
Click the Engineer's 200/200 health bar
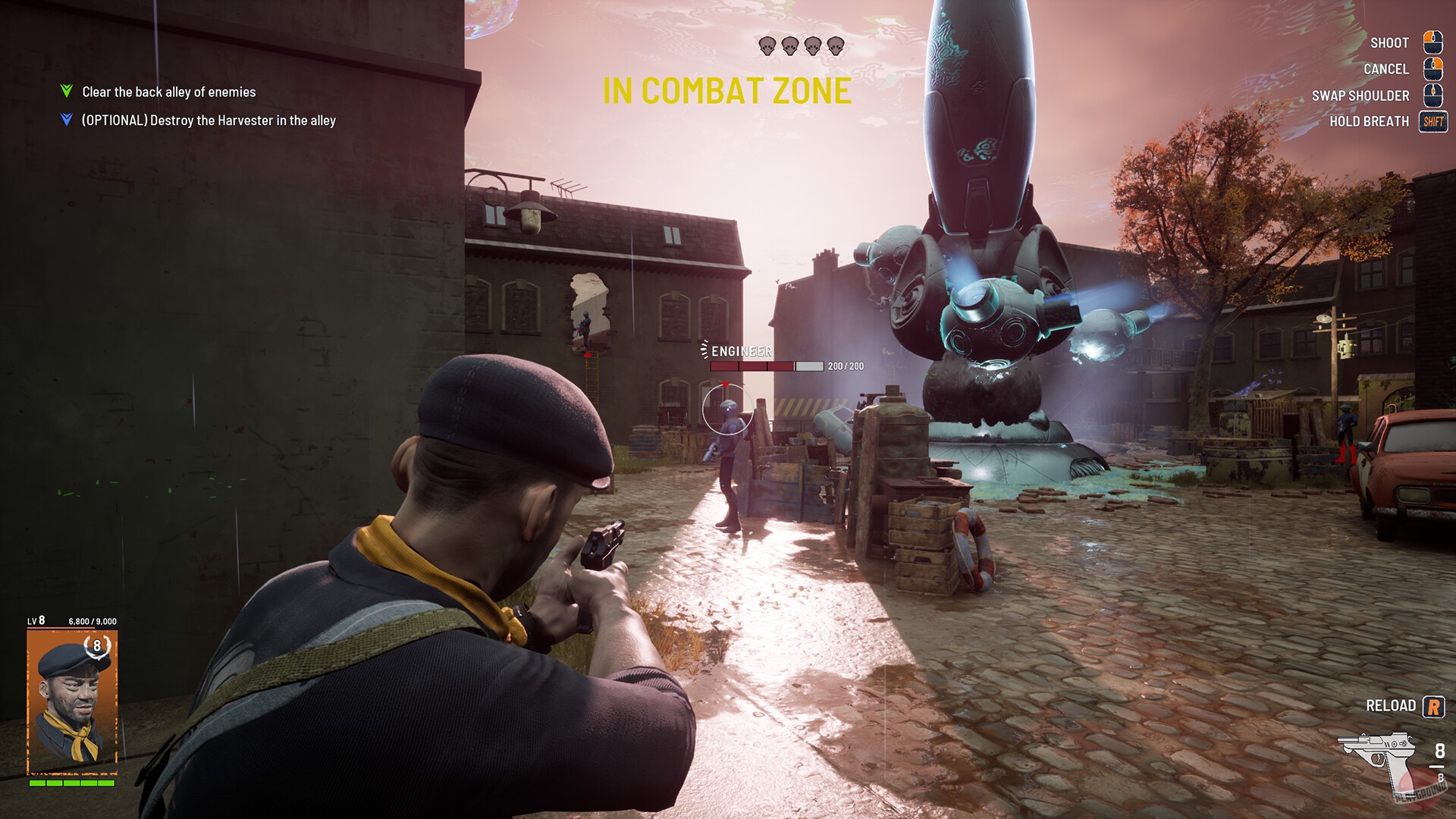click(x=766, y=366)
